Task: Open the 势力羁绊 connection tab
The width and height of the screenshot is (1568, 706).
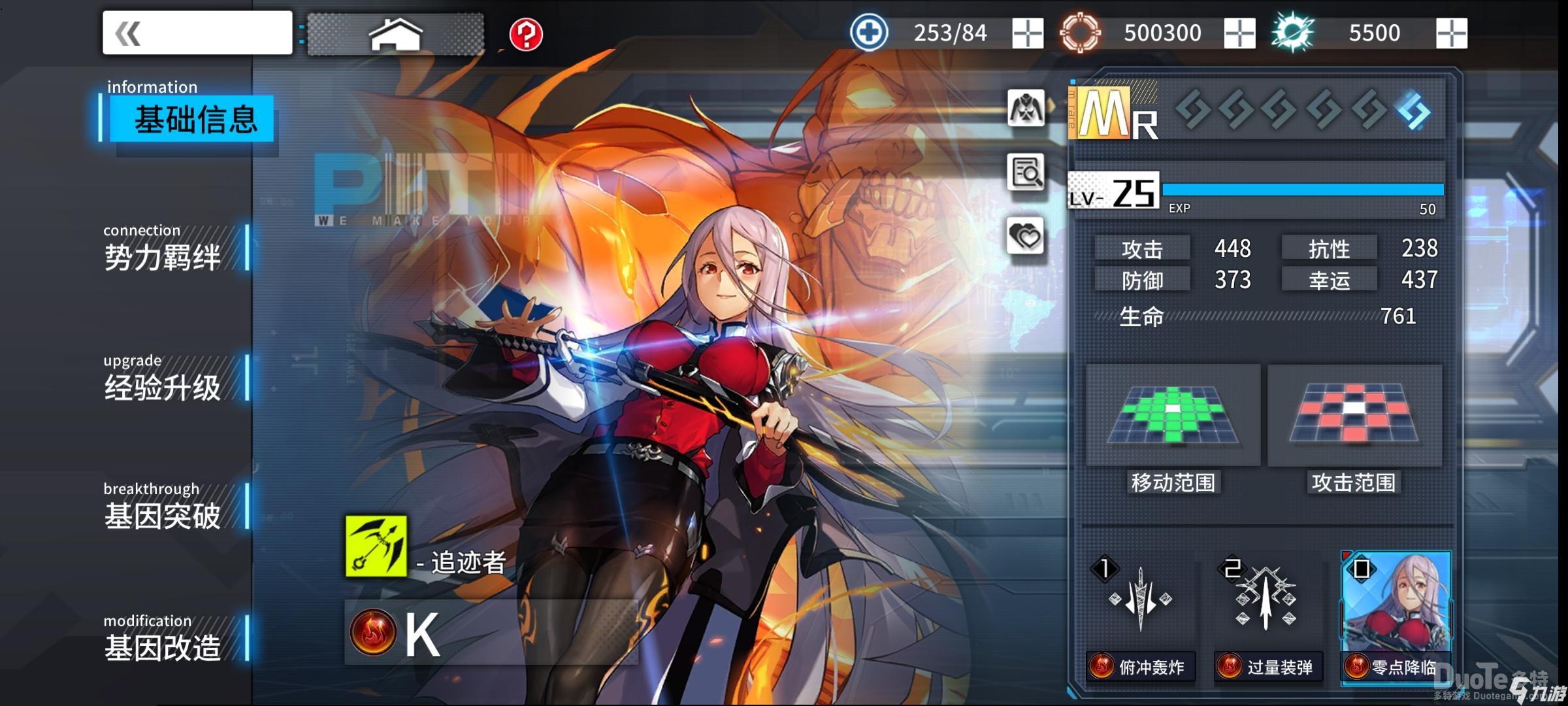Action: pyautogui.click(x=163, y=250)
